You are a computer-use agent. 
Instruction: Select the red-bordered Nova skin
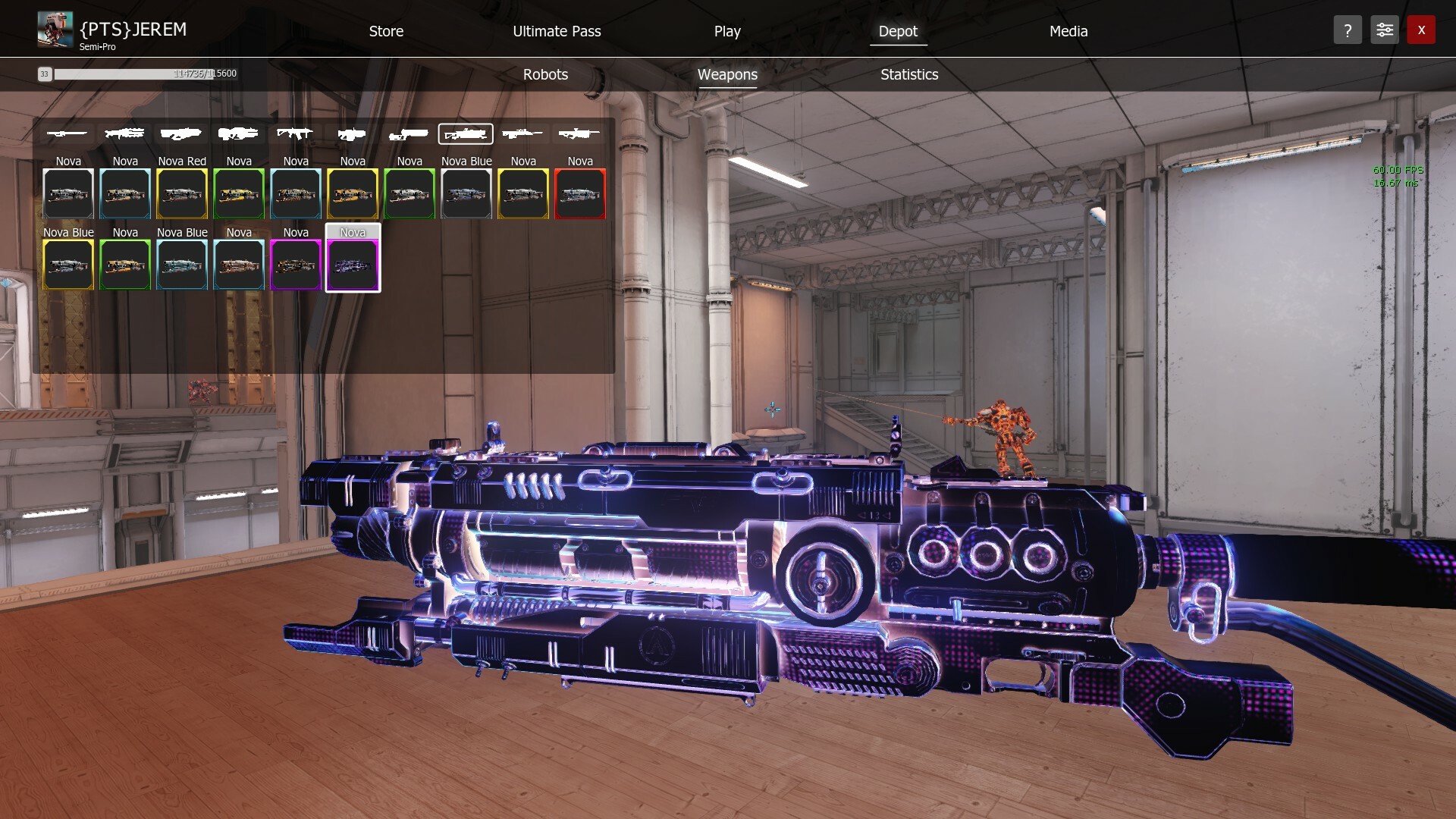click(580, 193)
